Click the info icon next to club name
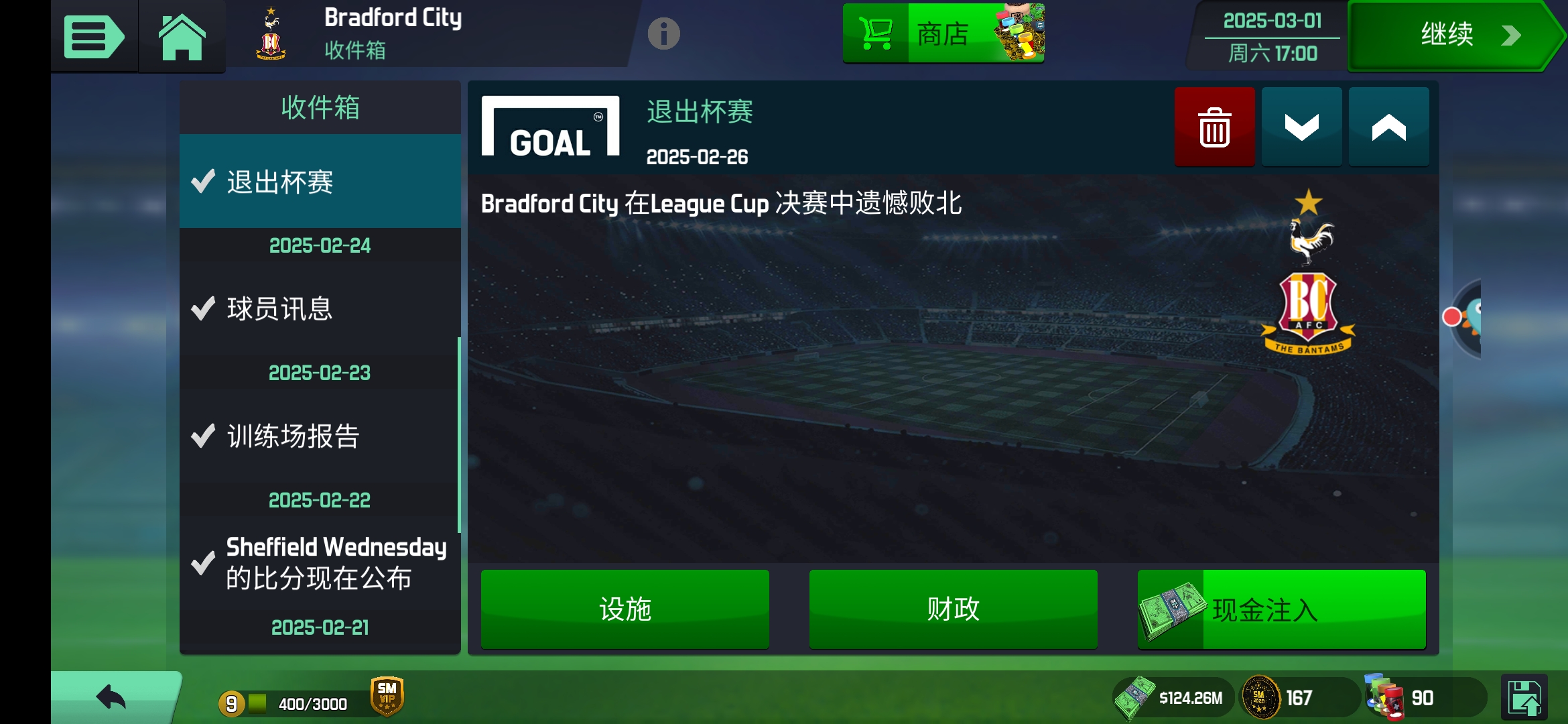This screenshot has width=1568, height=724. coord(664,35)
